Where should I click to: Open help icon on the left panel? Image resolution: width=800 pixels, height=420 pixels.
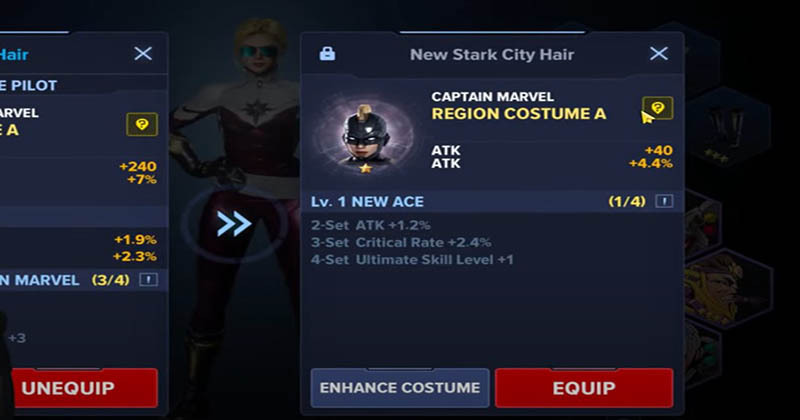142,124
